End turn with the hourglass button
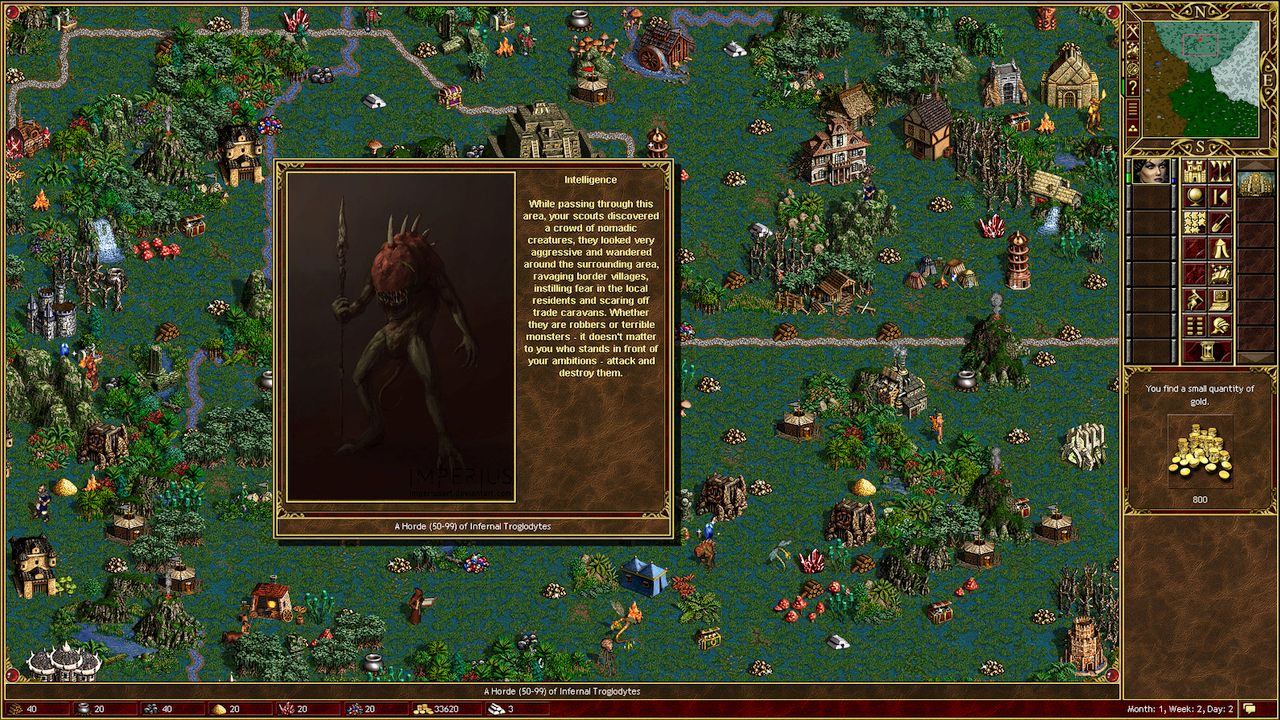Image resolution: width=1280 pixels, height=720 pixels. [1207, 352]
